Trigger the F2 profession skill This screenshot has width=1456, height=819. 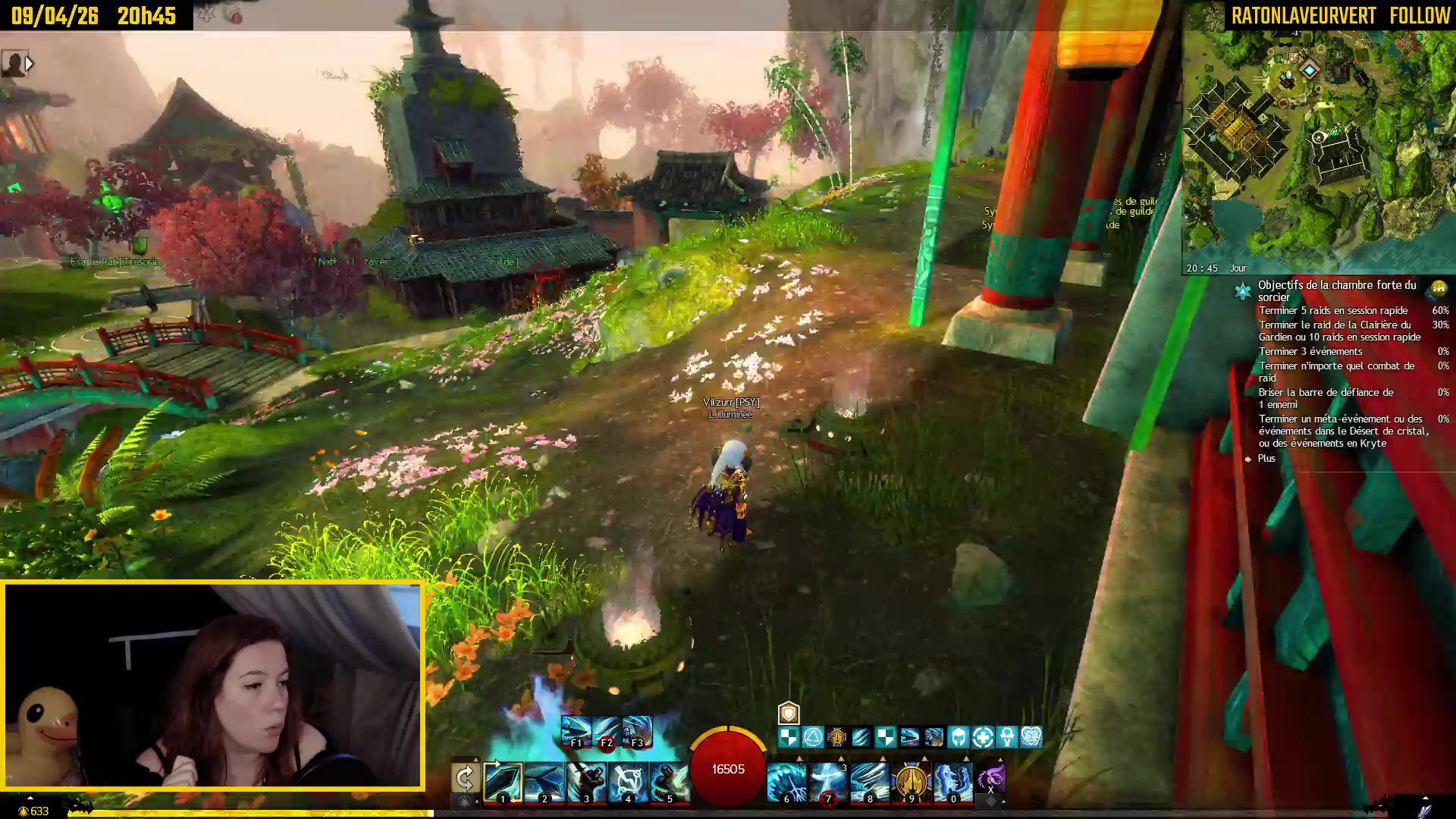click(x=606, y=731)
